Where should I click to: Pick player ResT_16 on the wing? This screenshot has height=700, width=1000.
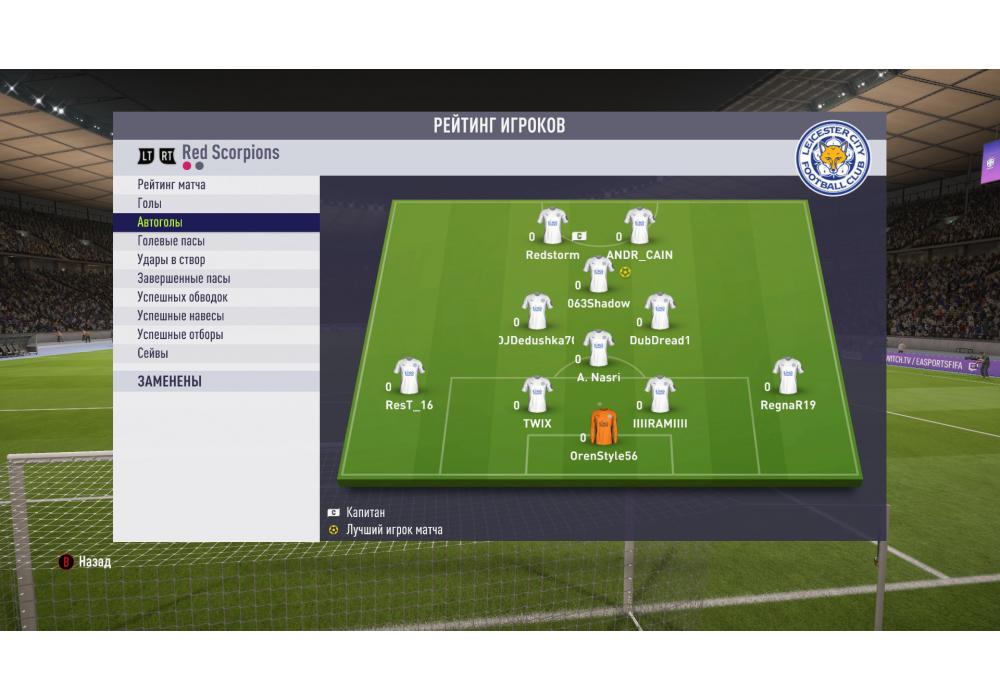(x=408, y=377)
